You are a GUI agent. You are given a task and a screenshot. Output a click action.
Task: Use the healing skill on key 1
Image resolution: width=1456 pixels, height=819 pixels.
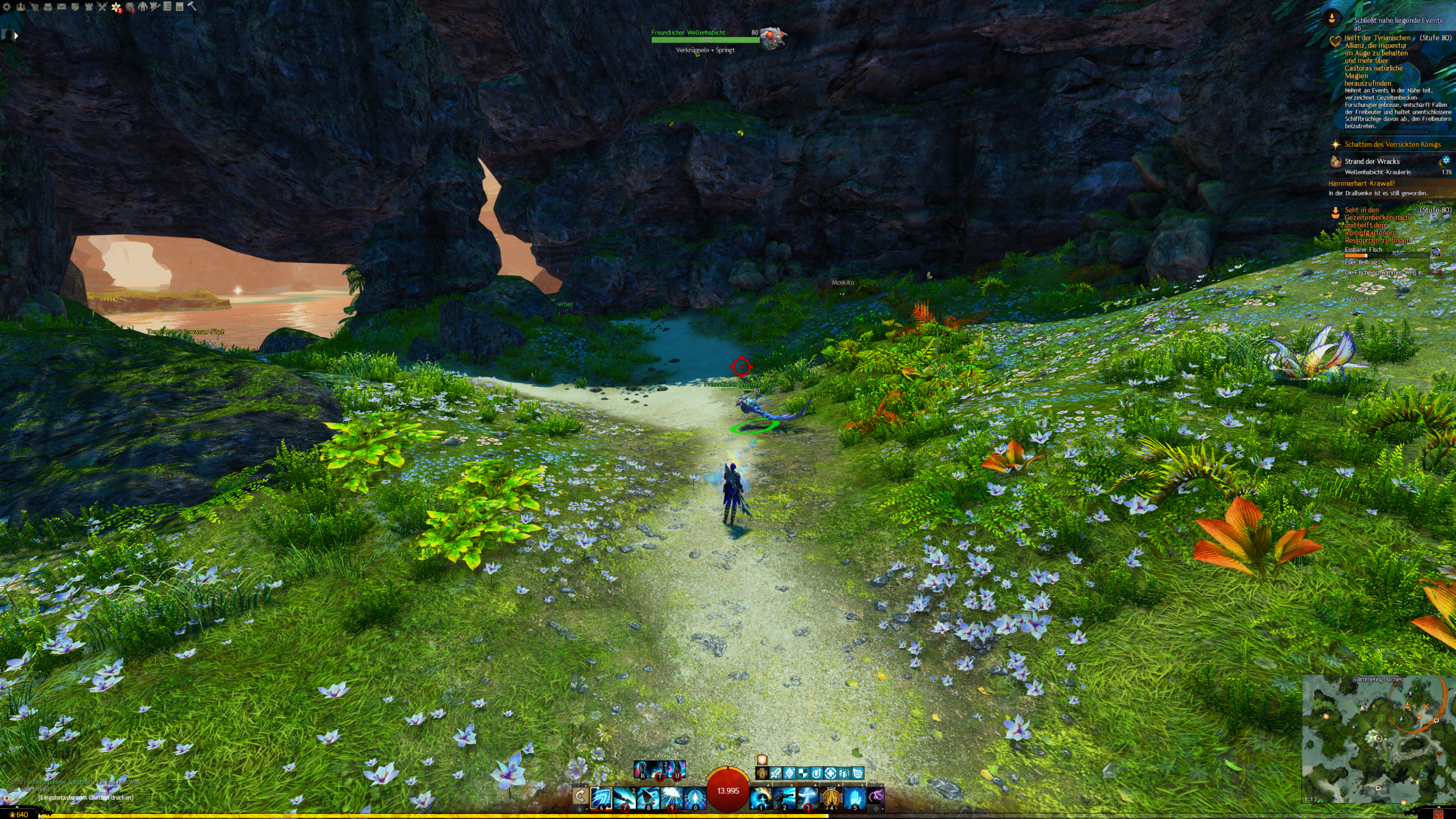(761, 798)
